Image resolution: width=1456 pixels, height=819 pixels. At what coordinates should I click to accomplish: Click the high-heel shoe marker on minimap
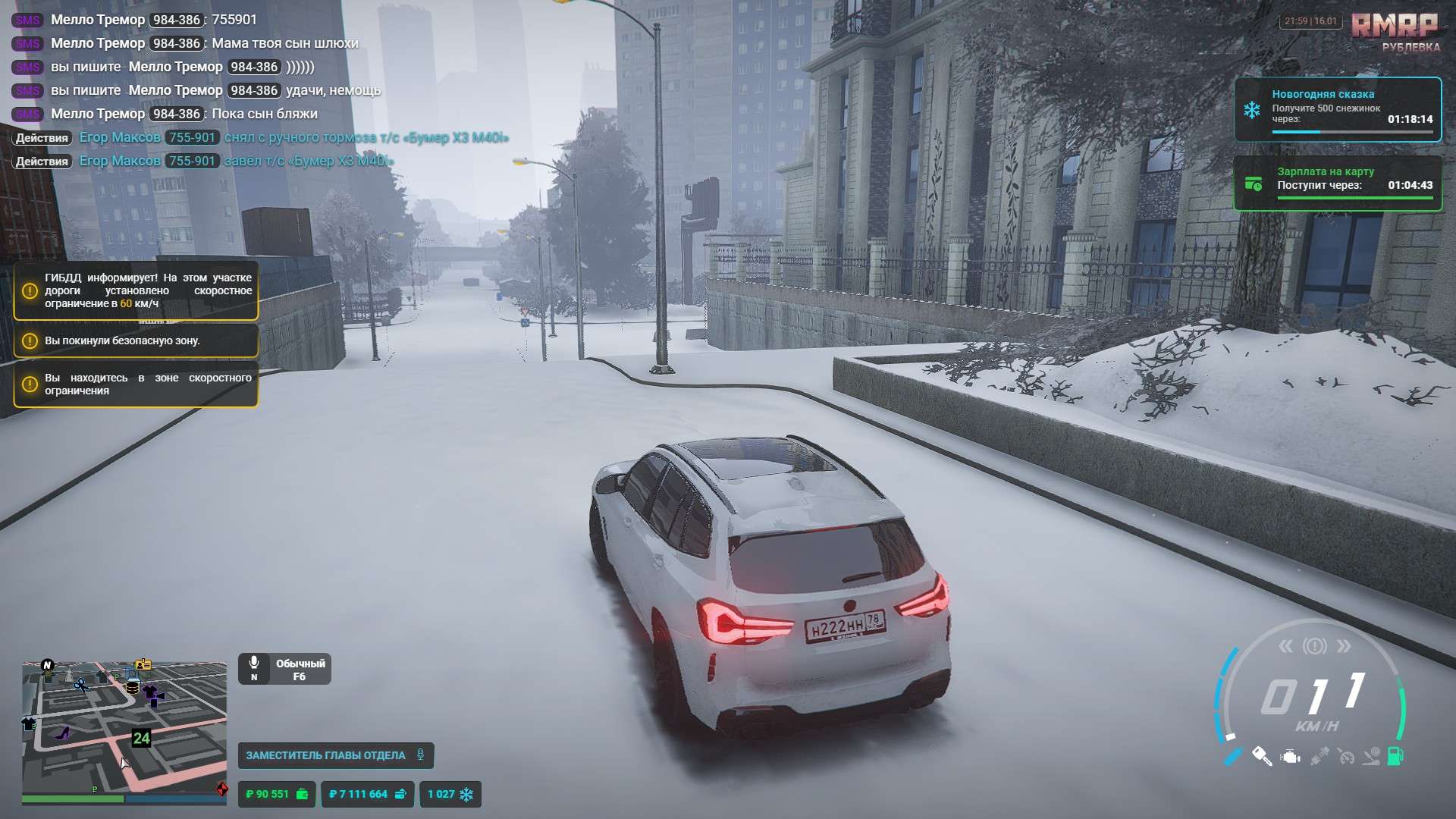pyautogui.click(x=63, y=733)
